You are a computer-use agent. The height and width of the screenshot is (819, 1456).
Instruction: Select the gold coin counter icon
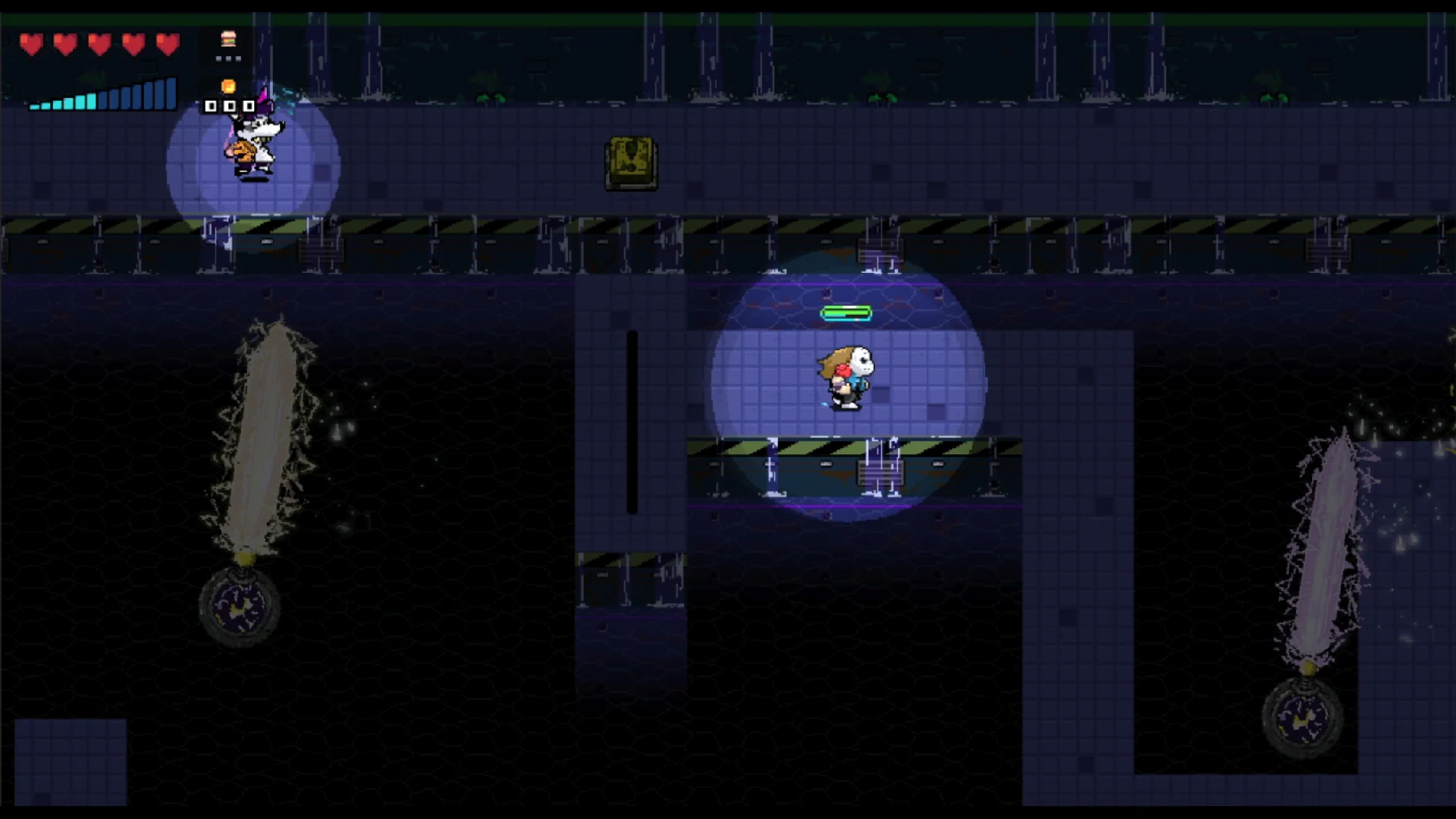(x=227, y=84)
